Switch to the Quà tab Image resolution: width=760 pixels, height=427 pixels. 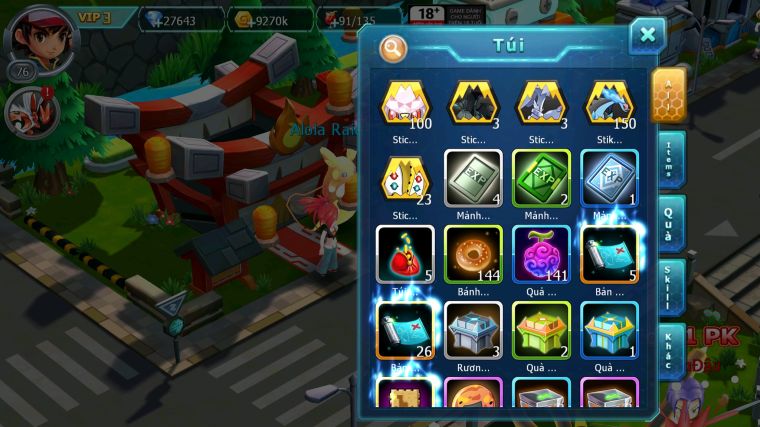point(669,223)
